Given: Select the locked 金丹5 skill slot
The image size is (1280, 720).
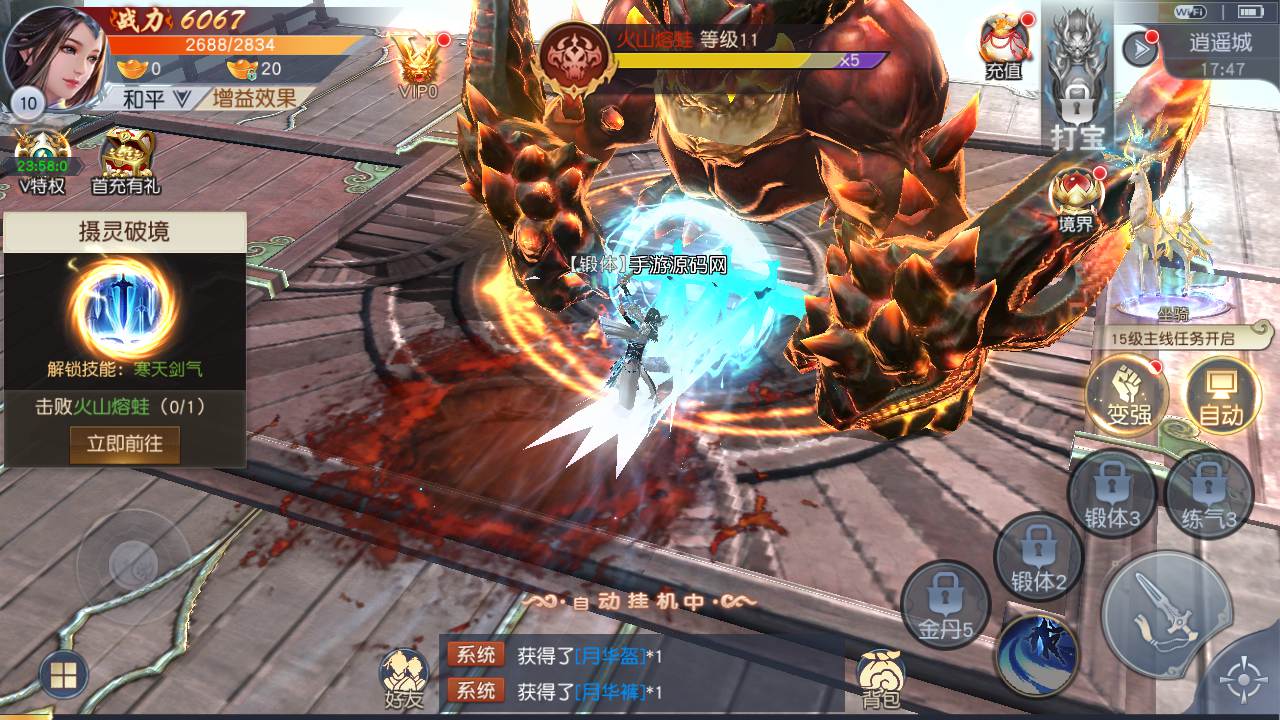Looking at the screenshot, I should 945,605.
